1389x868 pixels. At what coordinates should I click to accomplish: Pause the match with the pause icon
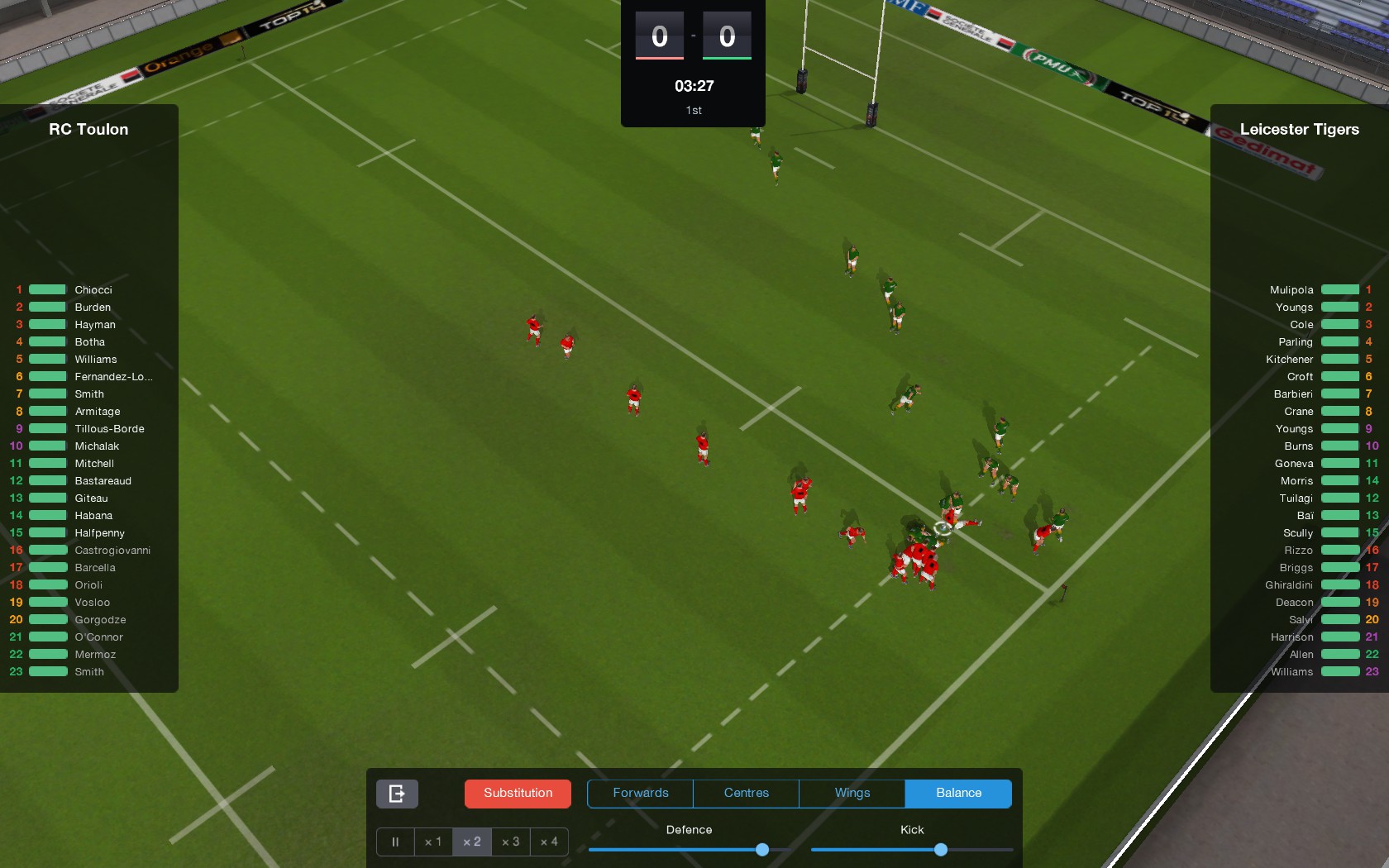395,842
